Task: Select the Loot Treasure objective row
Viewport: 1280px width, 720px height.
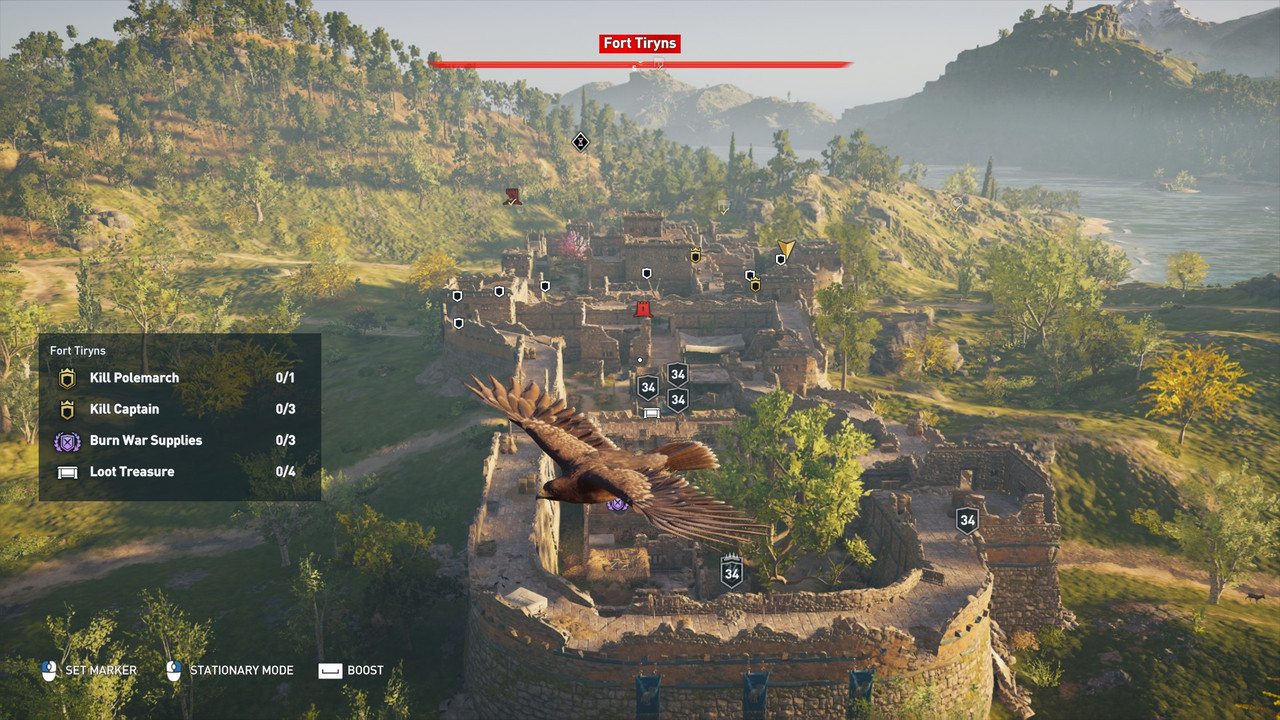Action: pos(132,471)
